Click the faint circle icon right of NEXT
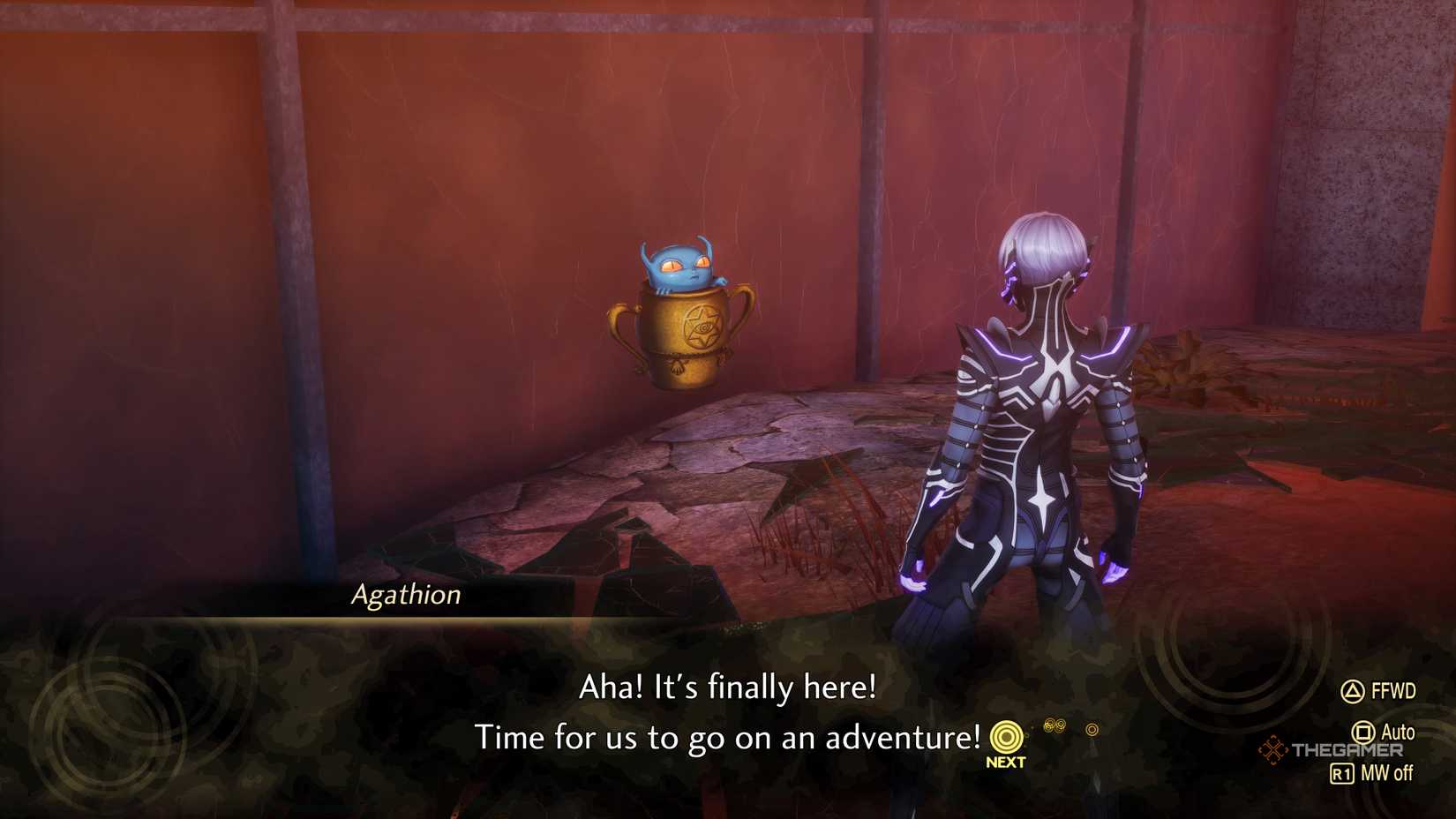1456x819 pixels. pos(1092,729)
